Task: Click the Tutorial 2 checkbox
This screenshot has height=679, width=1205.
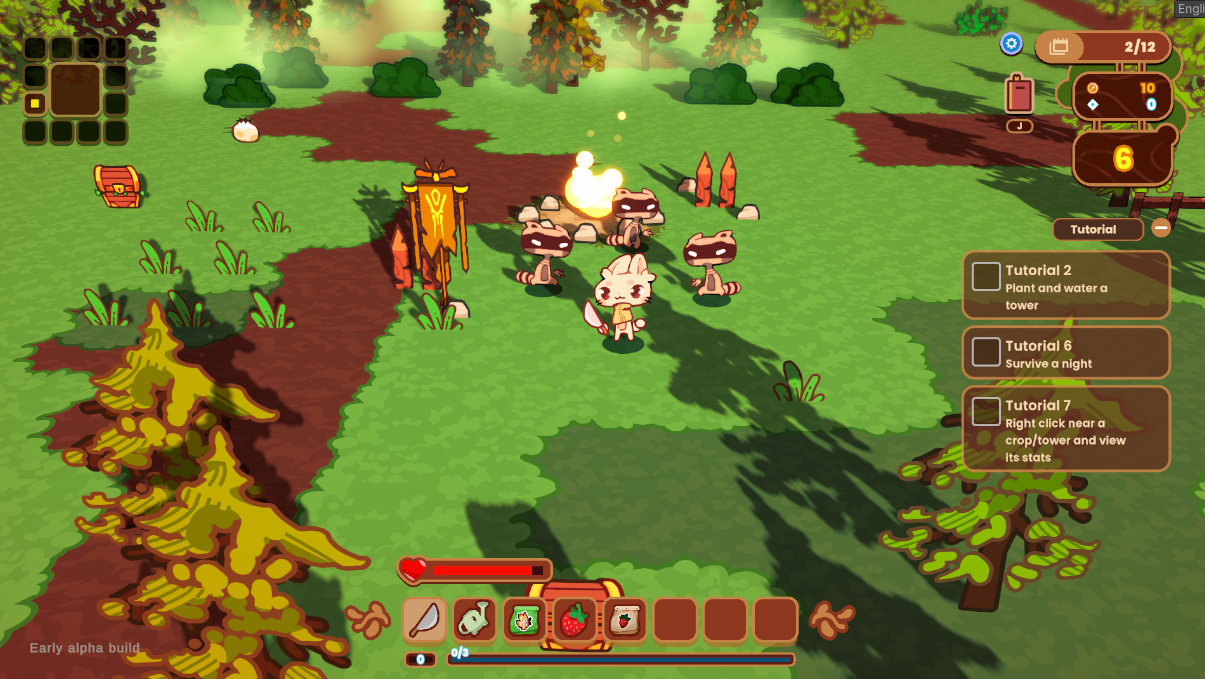Action: [986, 277]
